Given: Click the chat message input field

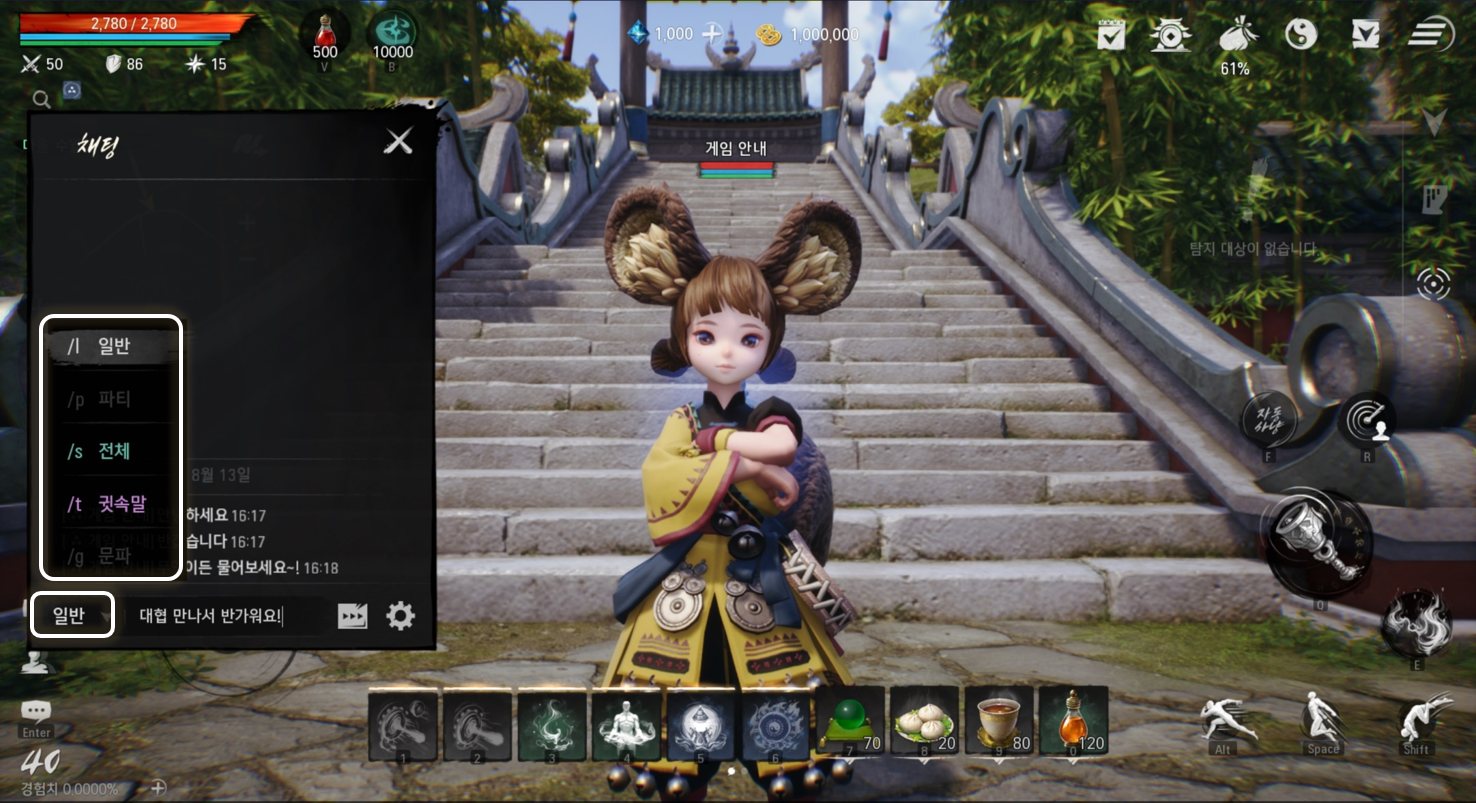Looking at the screenshot, I should click(x=224, y=616).
